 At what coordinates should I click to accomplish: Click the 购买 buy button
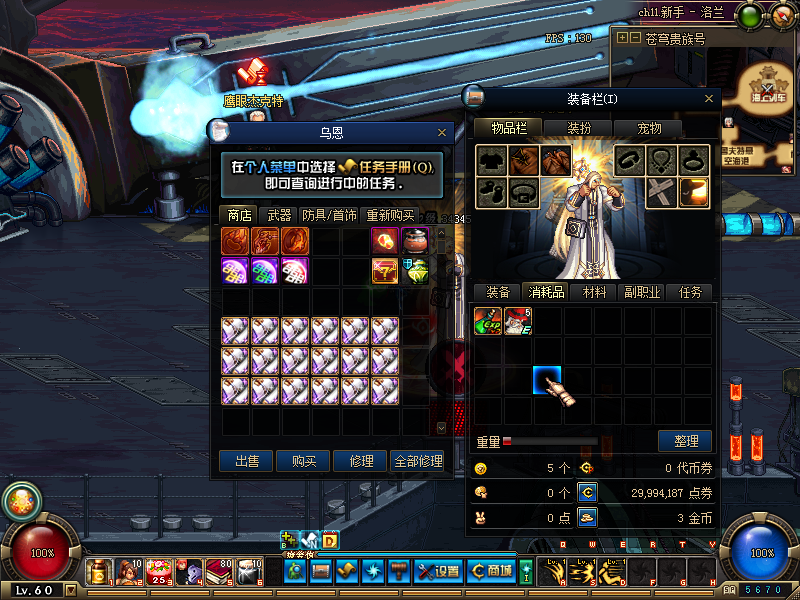[304, 461]
